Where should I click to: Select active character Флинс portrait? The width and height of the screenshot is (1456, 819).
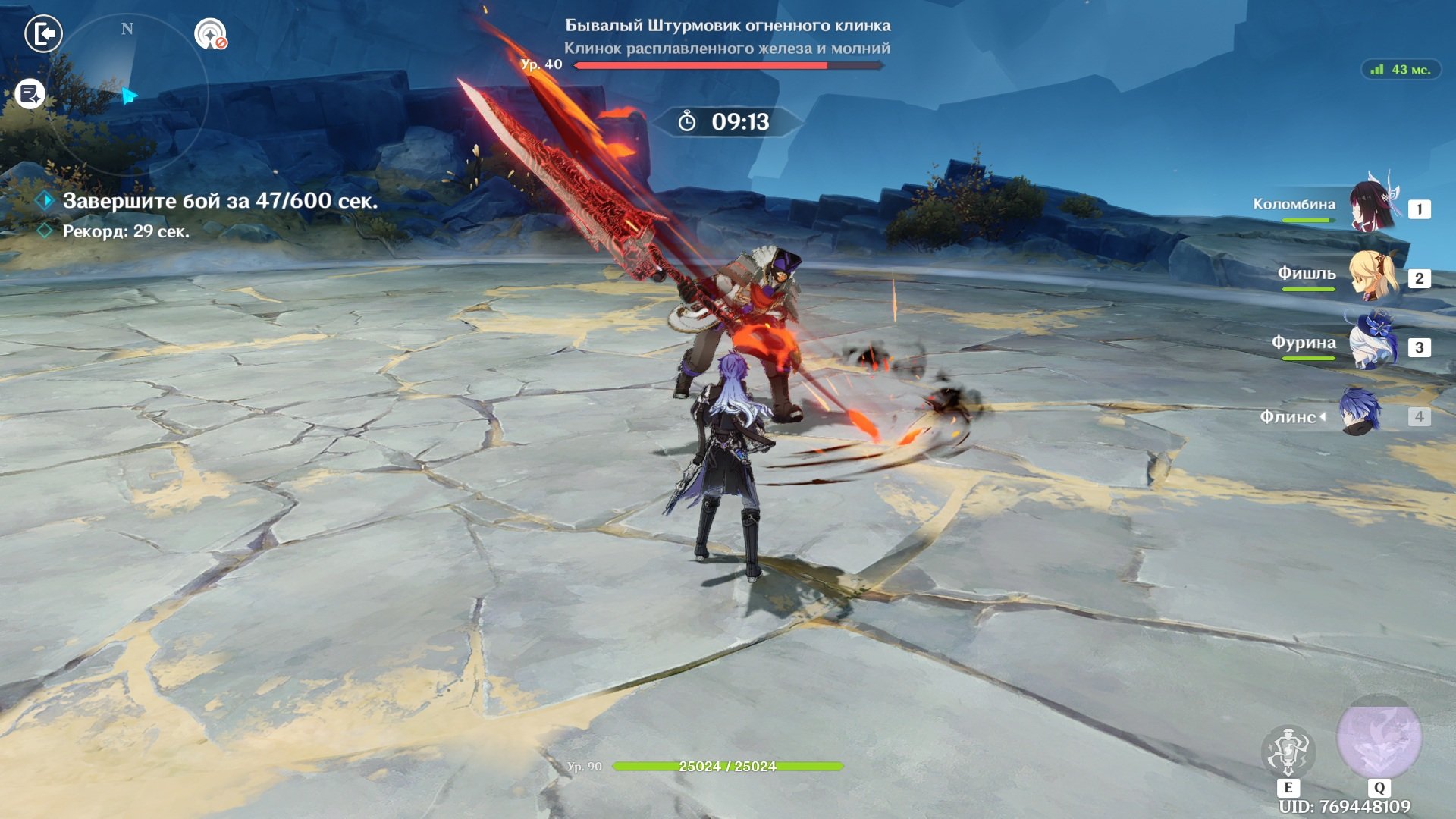click(1360, 413)
